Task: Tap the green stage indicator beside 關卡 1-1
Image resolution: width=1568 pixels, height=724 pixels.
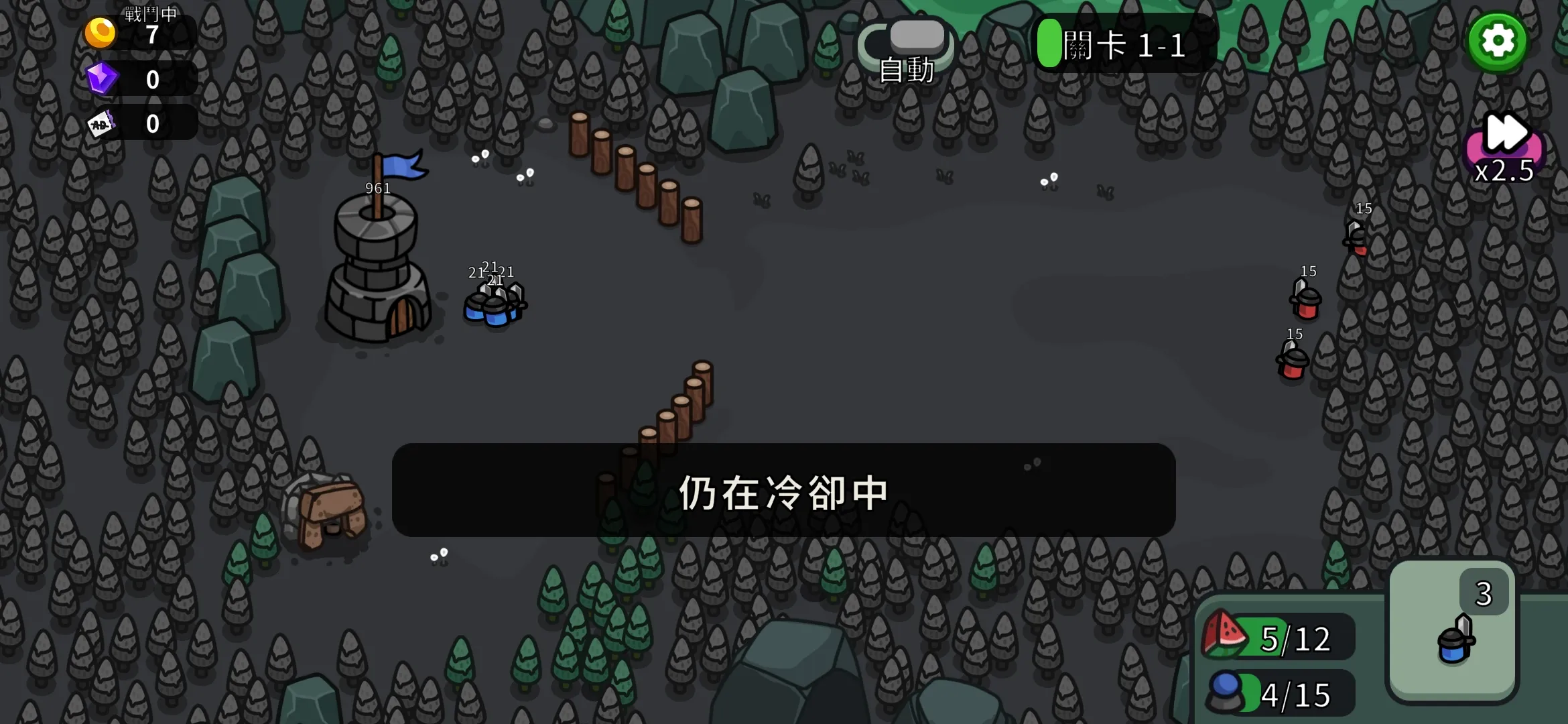Action: point(1049,44)
